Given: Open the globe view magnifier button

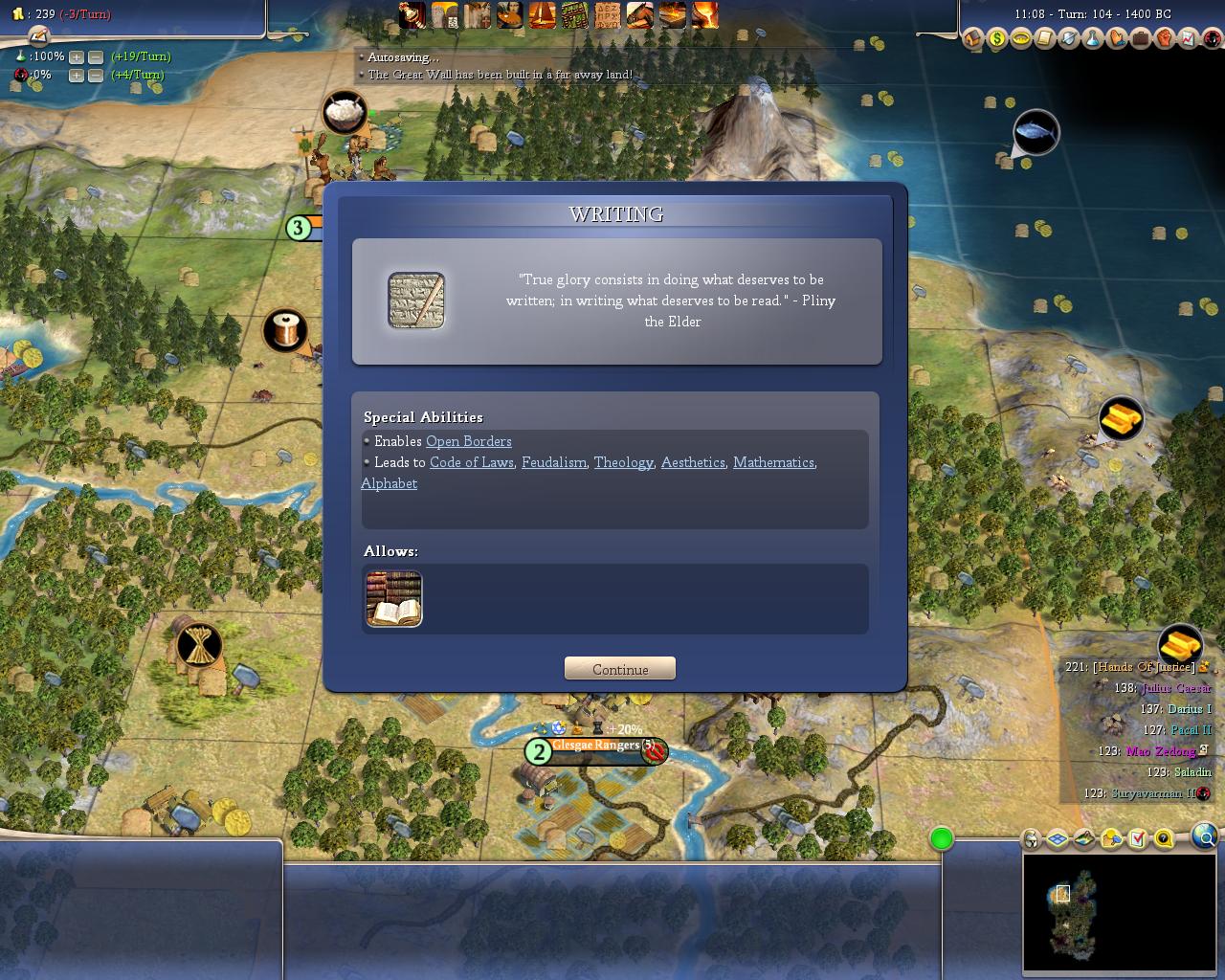Looking at the screenshot, I should 1206,838.
